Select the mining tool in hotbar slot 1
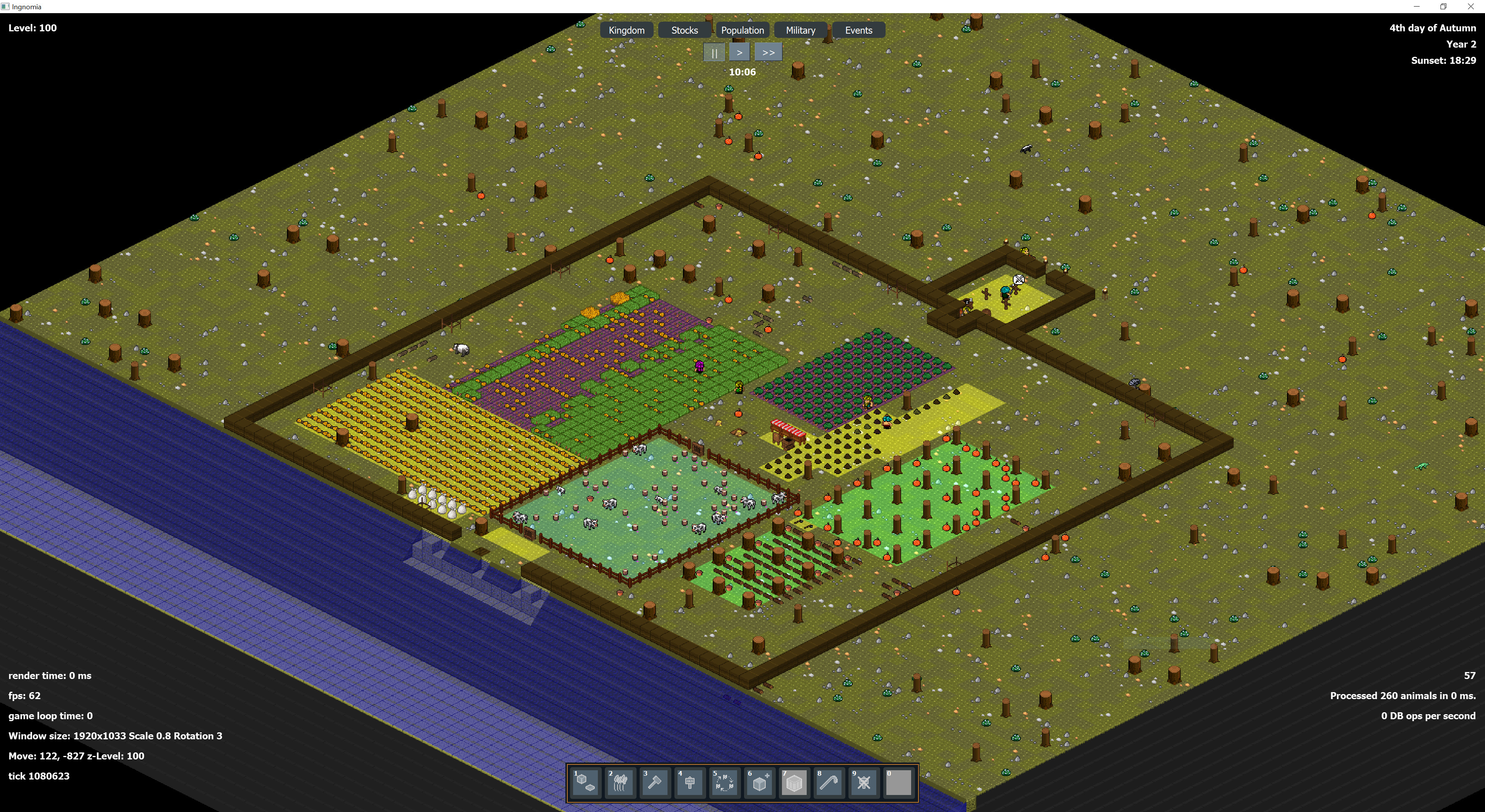The width and height of the screenshot is (1485, 812). click(x=586, y=783)
